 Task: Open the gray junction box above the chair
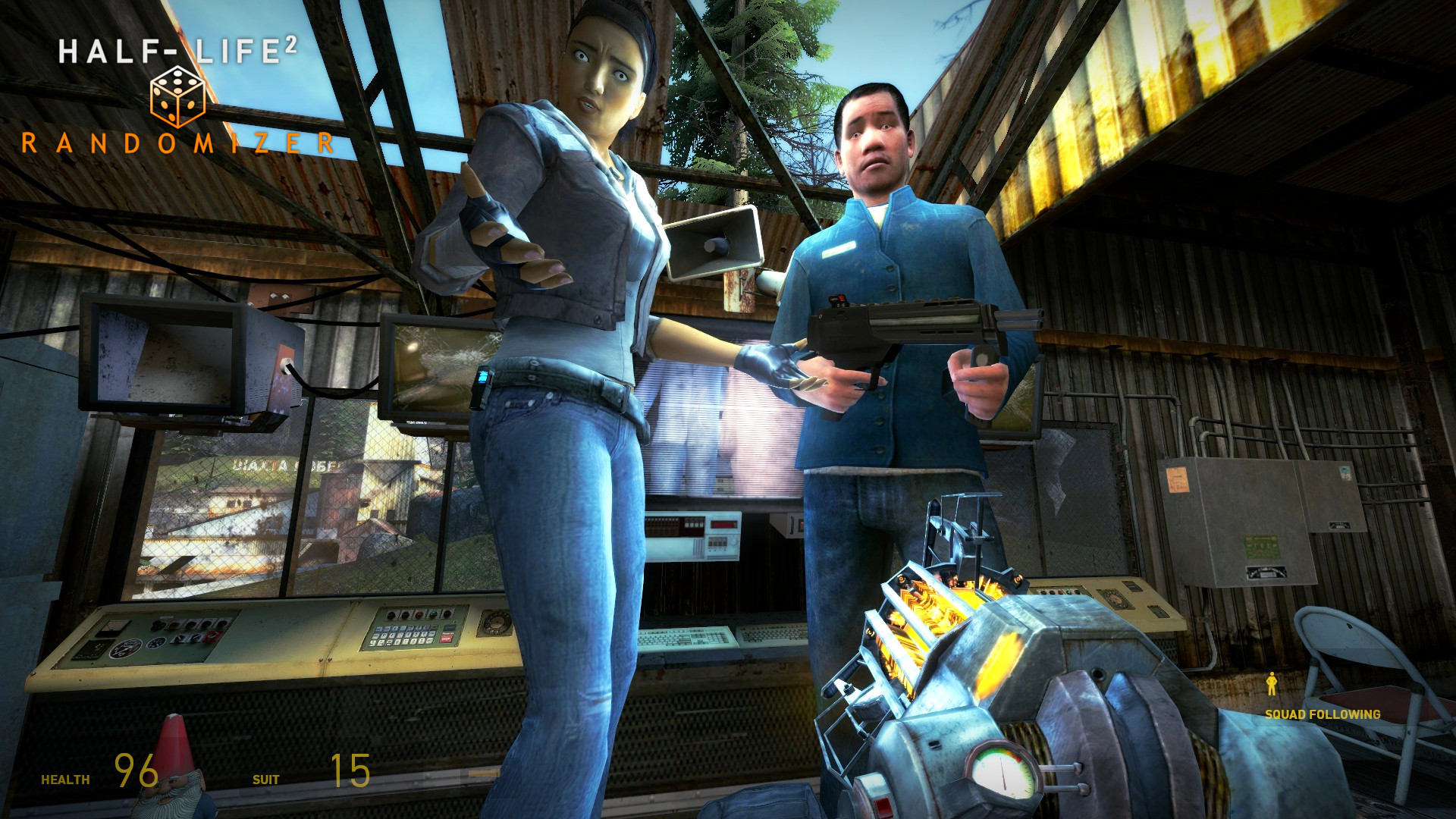(1334, 497)
